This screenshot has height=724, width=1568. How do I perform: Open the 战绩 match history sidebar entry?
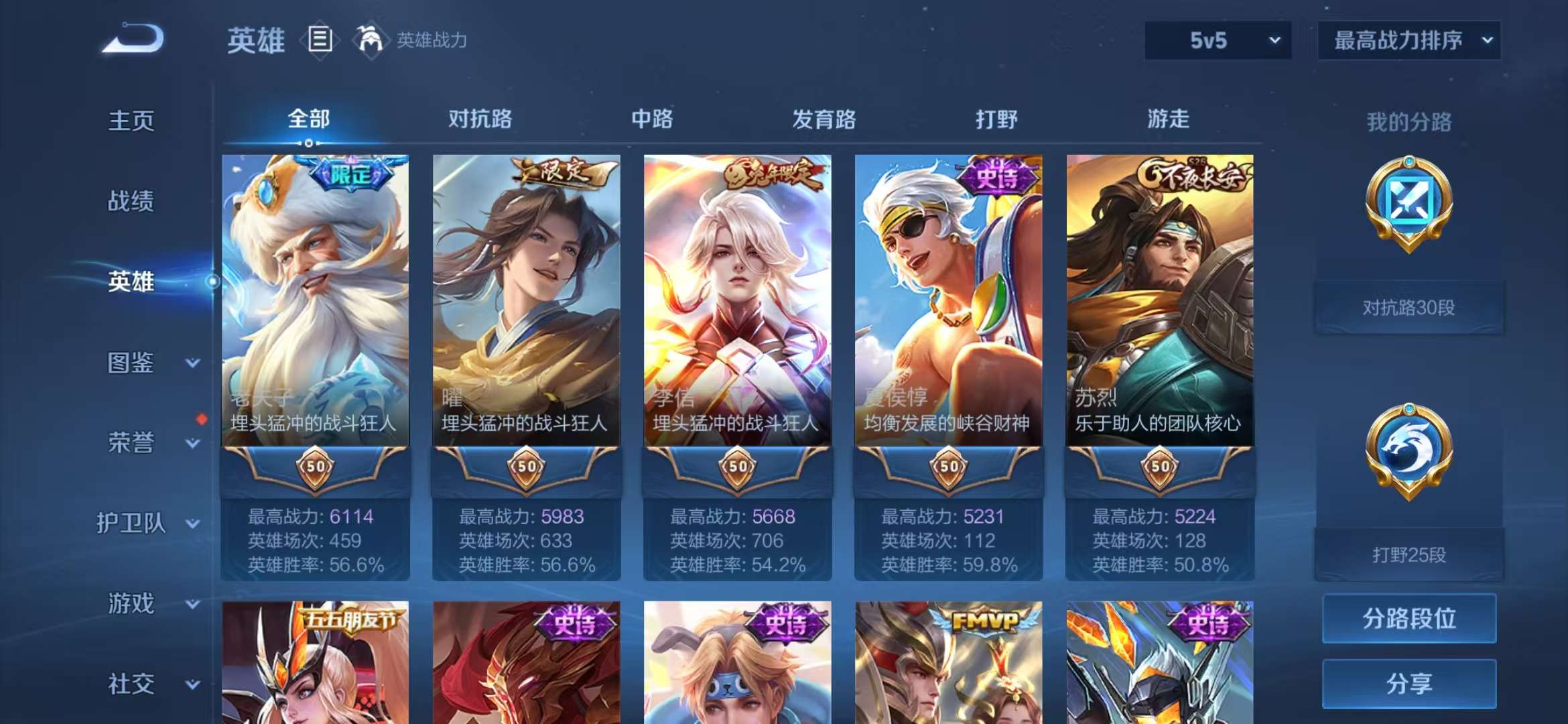pos(131,201)
